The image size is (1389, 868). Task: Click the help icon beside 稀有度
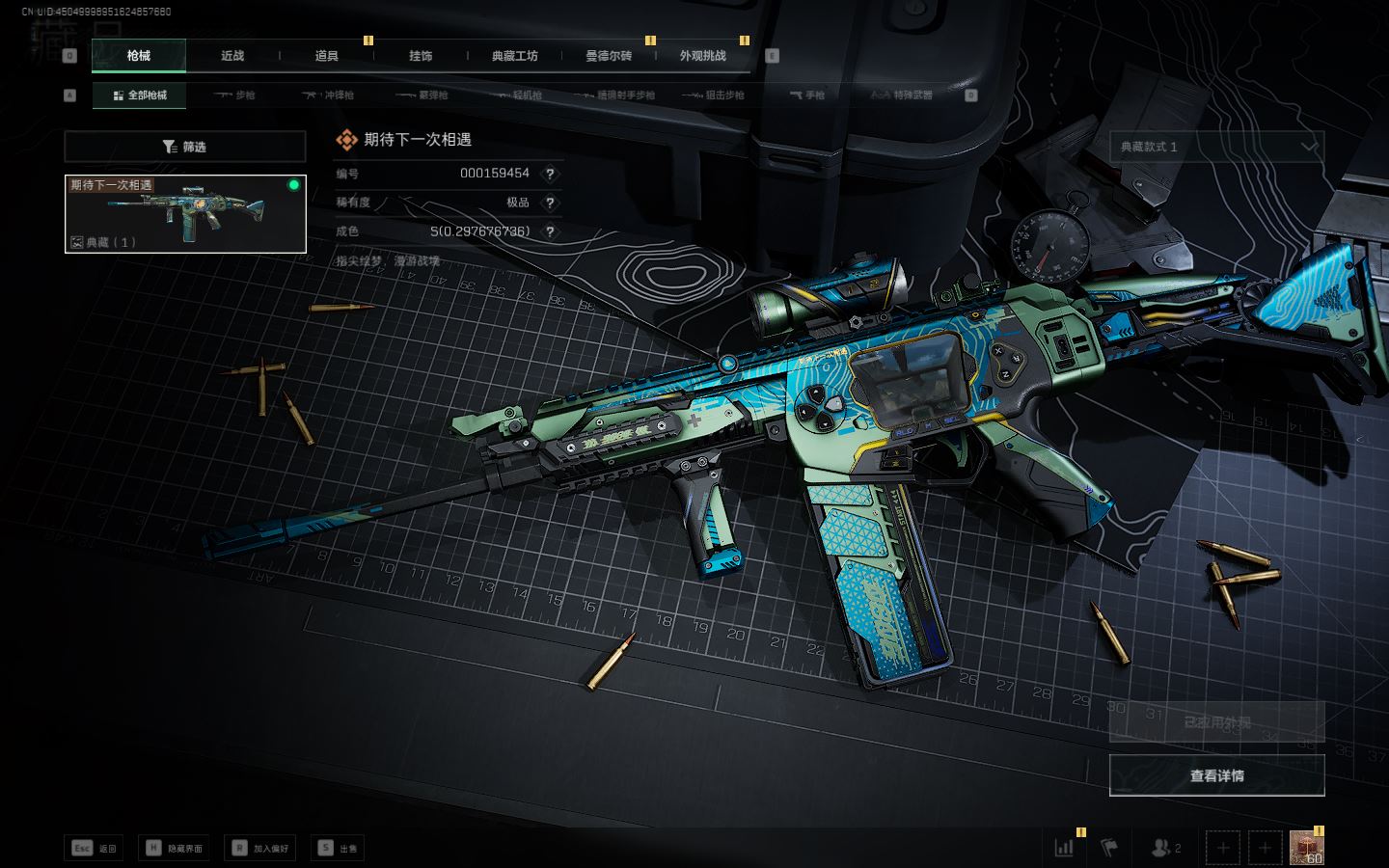pyautogui.click(x=550, y=203)
